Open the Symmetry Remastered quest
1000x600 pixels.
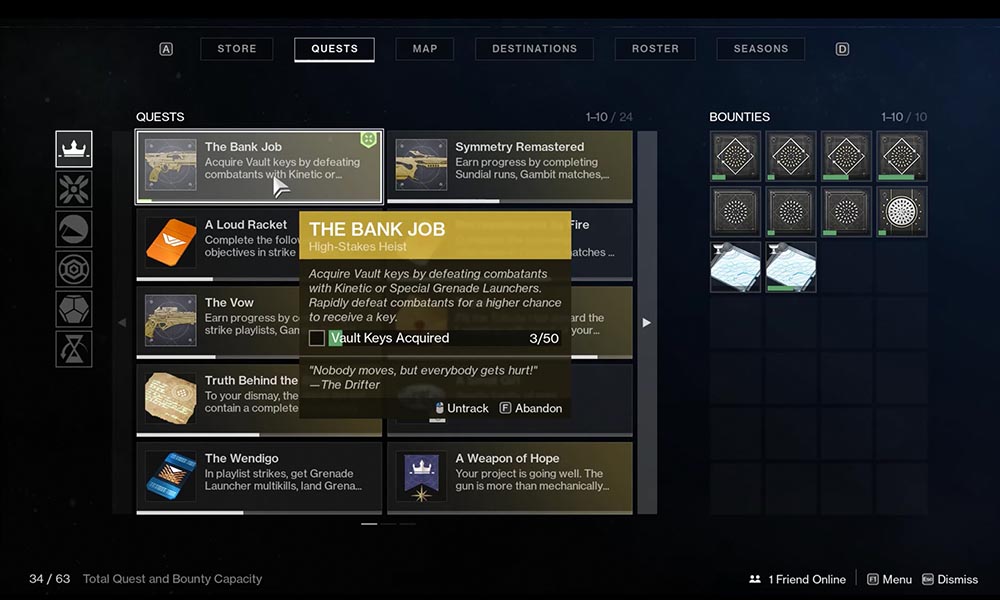[x=510, y=167]
